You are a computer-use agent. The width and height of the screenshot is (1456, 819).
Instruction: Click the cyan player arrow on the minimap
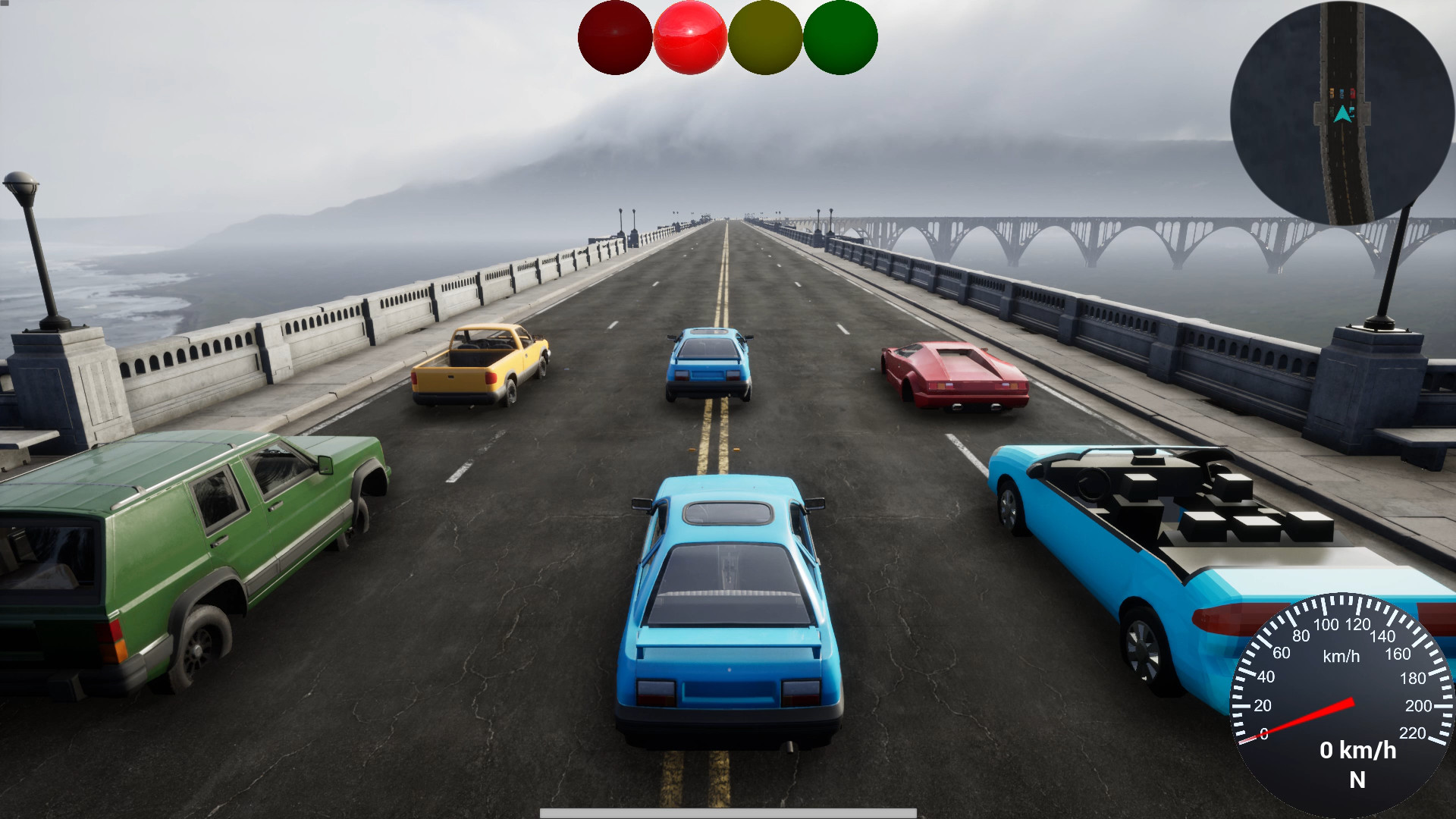1342,114
